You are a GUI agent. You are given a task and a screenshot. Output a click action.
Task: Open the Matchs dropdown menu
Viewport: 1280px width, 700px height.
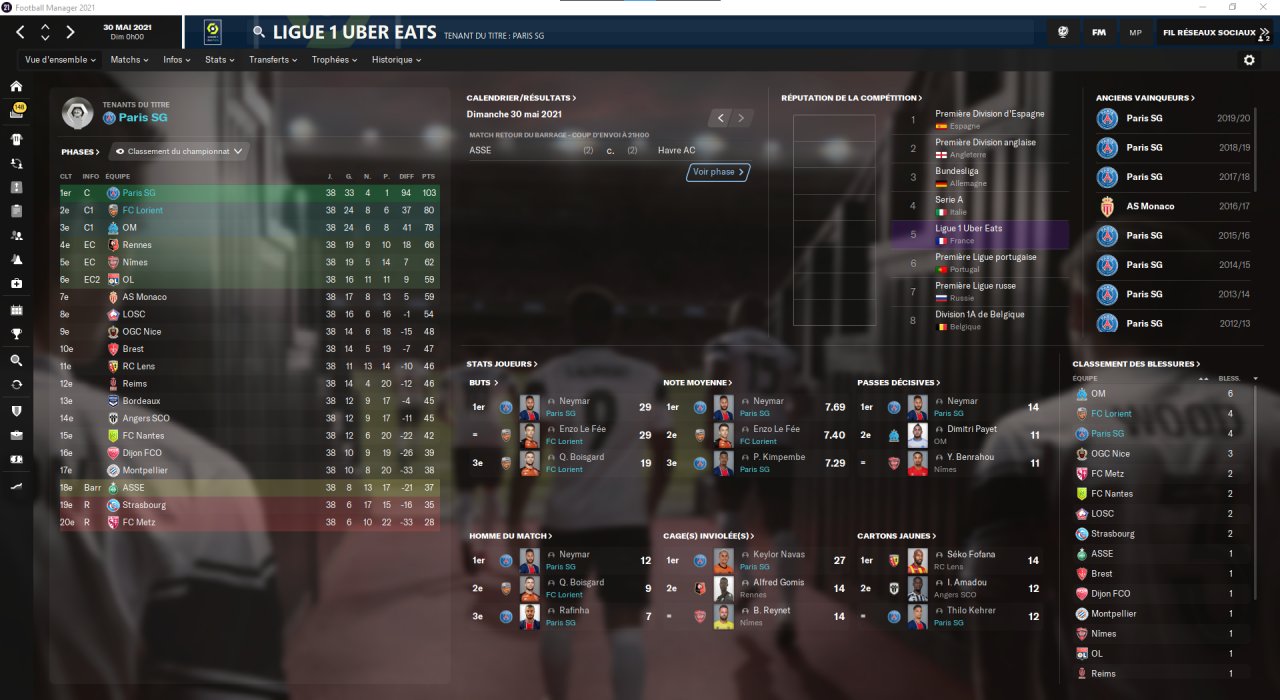130,60
